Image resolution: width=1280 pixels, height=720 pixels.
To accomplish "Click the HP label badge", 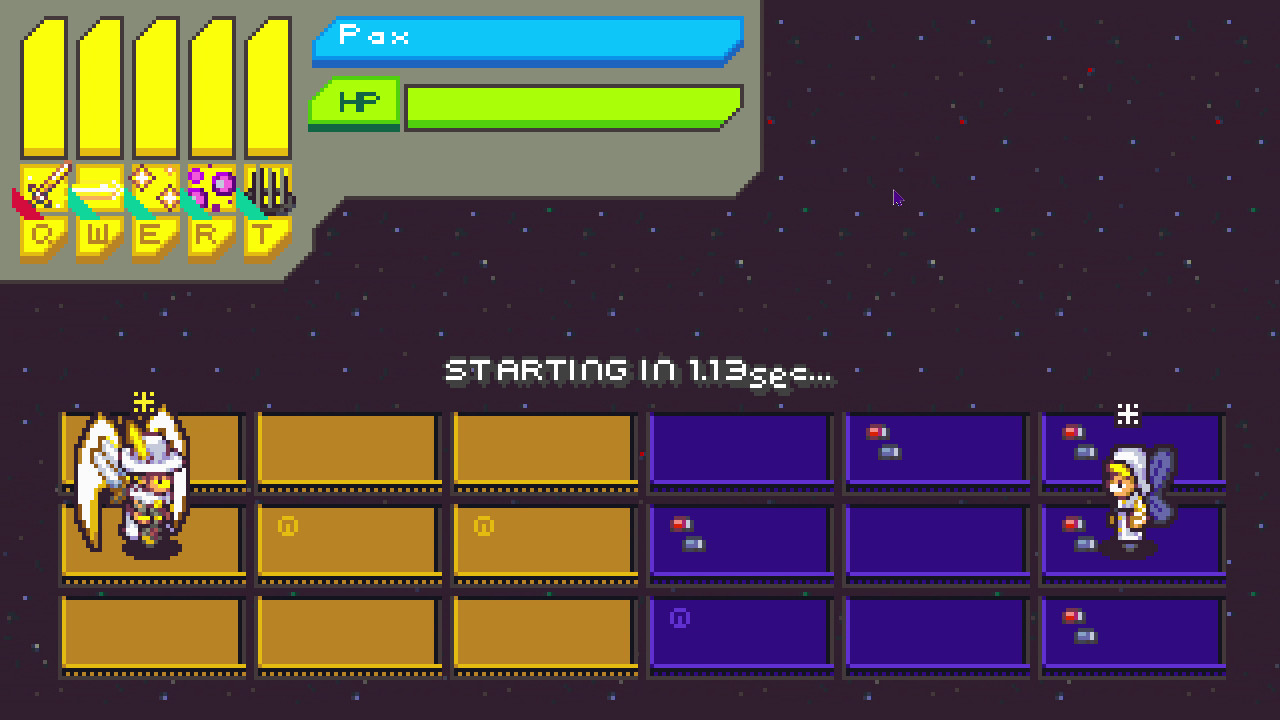I will (x=355, y=100).
